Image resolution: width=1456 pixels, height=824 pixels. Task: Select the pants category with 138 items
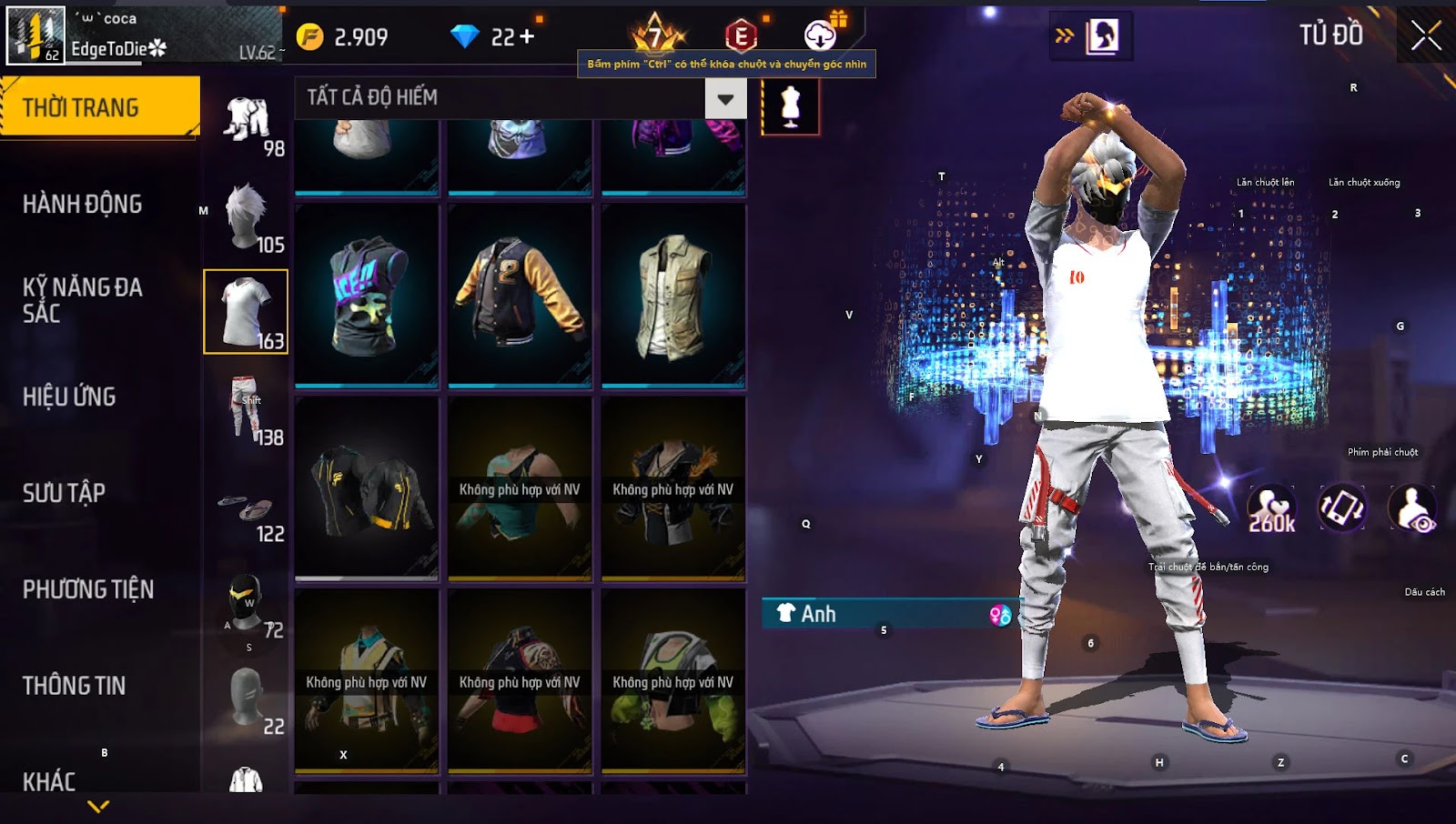pos(247,409)
